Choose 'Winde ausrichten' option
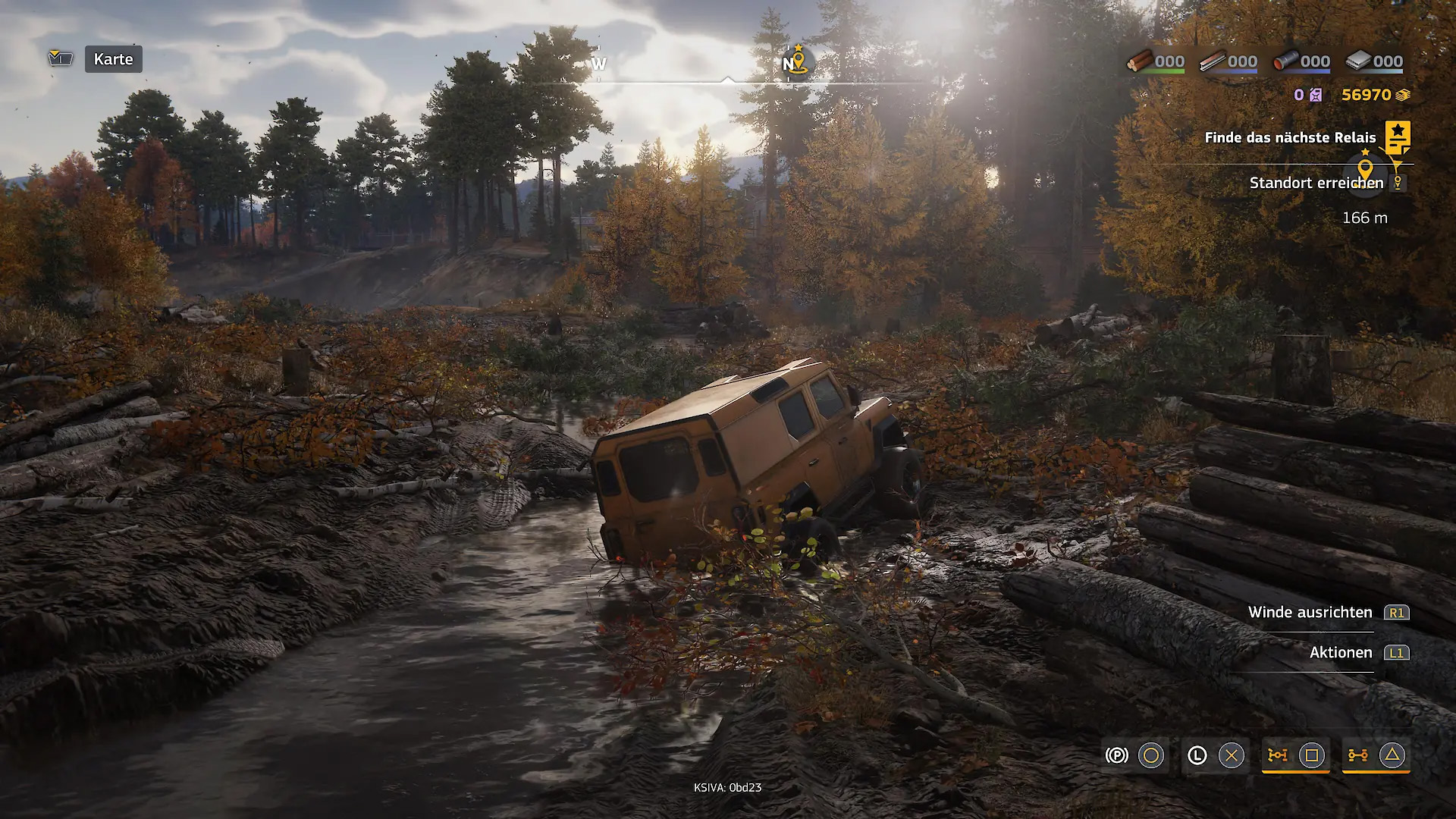Image resolution: width=1456 pixels, height=819 pixels. click(x=1310, y=612)
